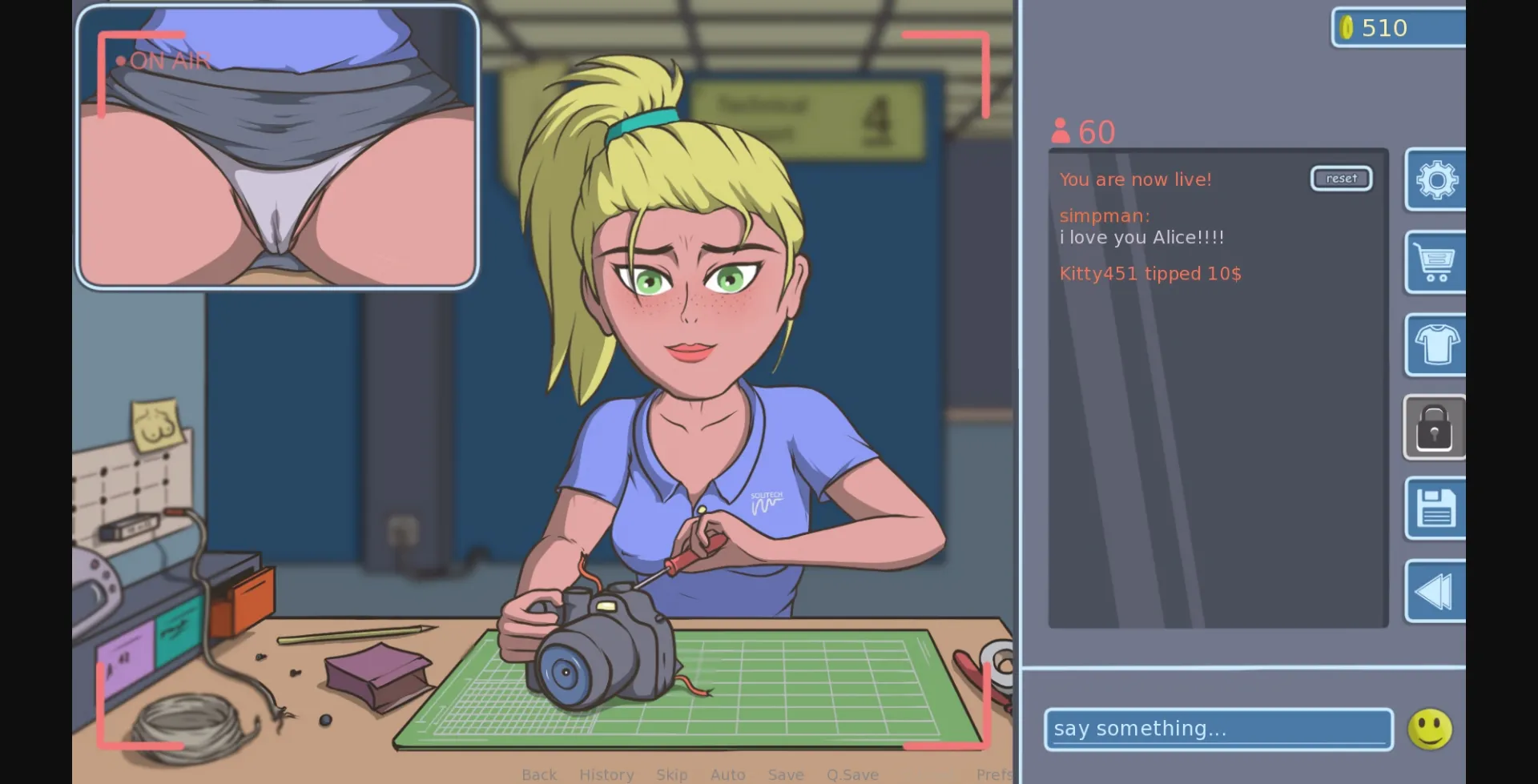Image resolution: width=1538 pixels, height=784 pixels.
Task: Enable Auto mode
Action: pos(727,774)
